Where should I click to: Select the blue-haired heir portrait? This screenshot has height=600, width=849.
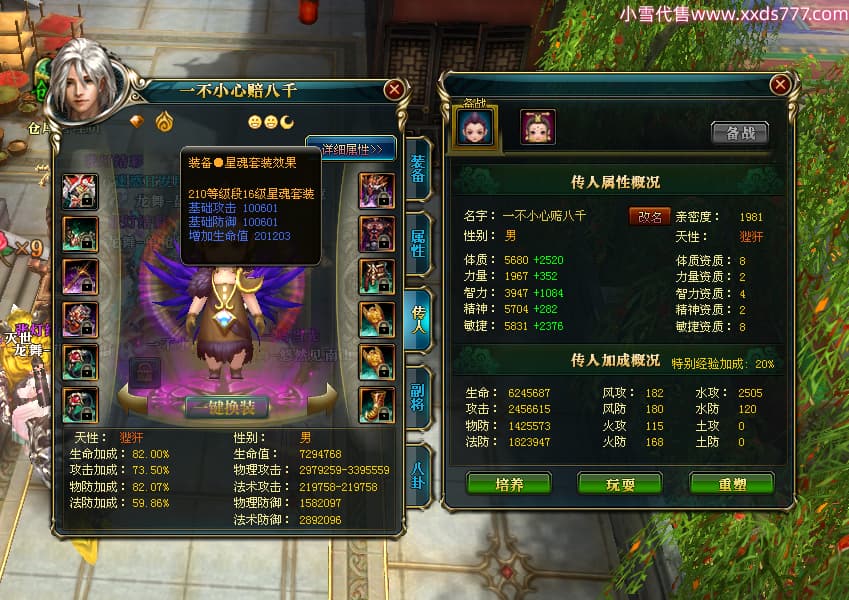[x=476, y=127]
